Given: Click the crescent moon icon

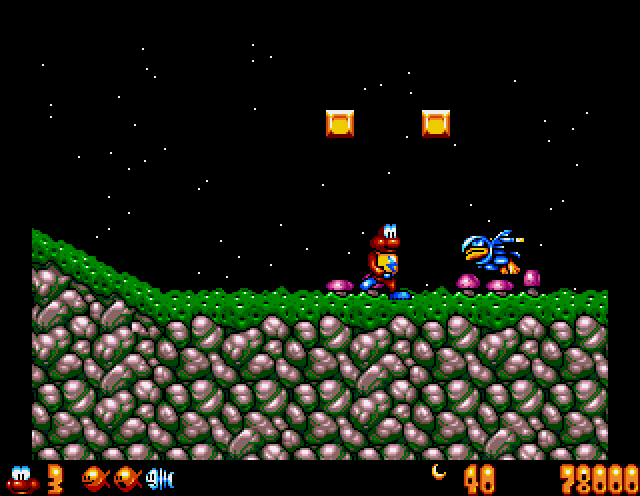Looking at the screenshot, I should point(438,472).
